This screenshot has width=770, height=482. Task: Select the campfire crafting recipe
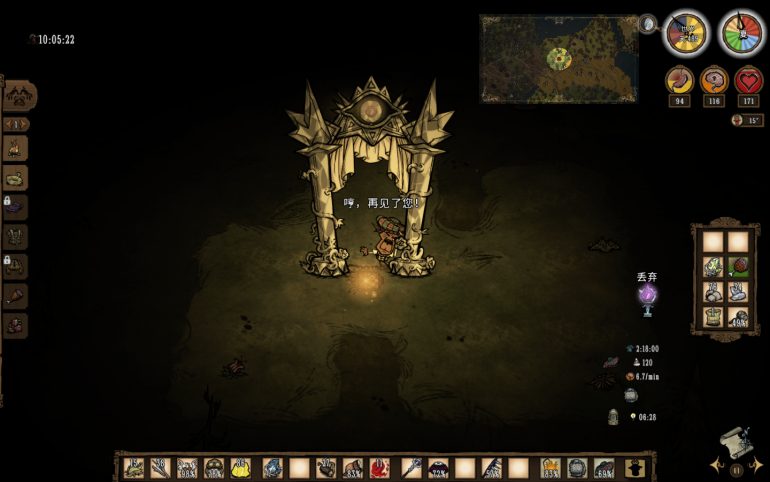click(x=15, y=149)
